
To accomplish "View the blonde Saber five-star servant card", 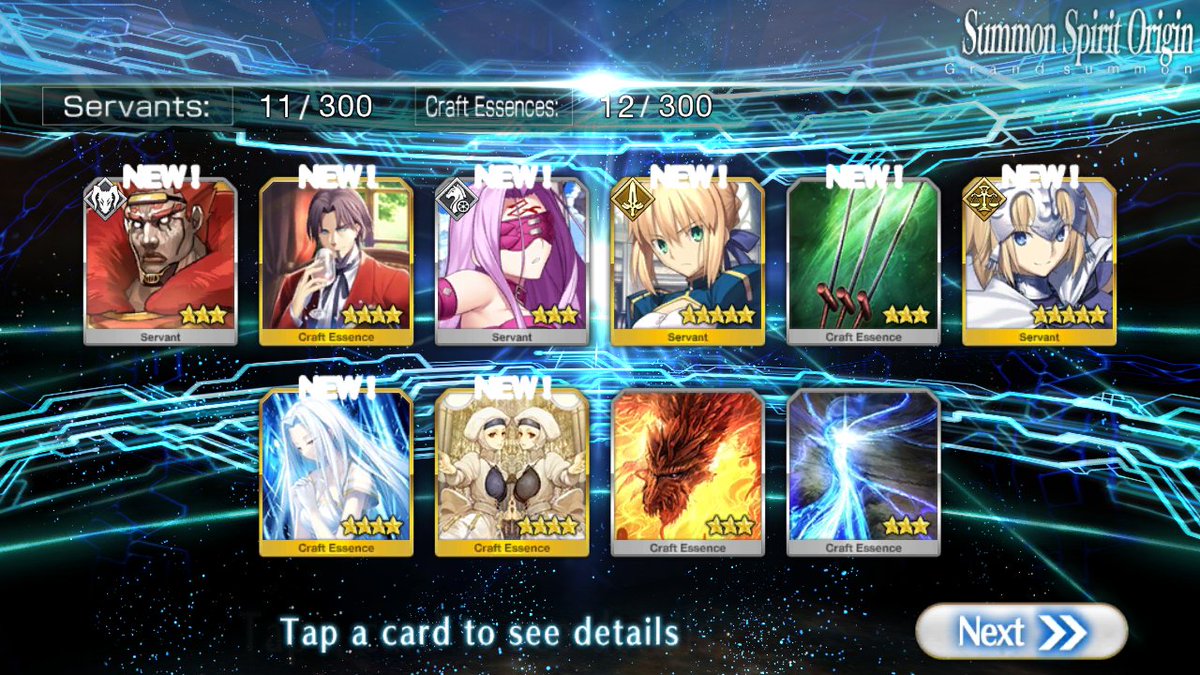I will point(688,260).
